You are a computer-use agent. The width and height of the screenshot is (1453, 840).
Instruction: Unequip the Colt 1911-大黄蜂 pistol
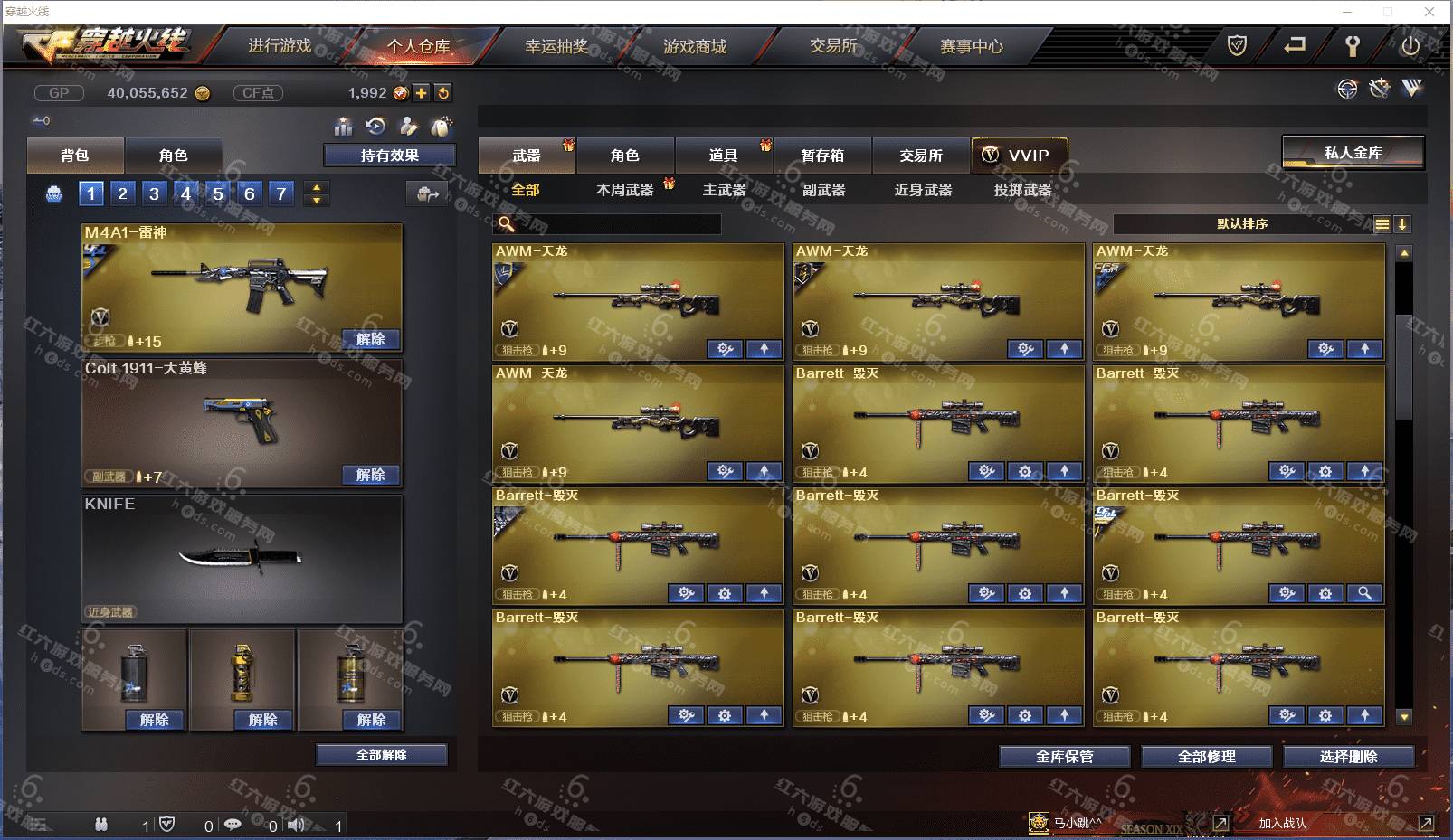point(370,475)
